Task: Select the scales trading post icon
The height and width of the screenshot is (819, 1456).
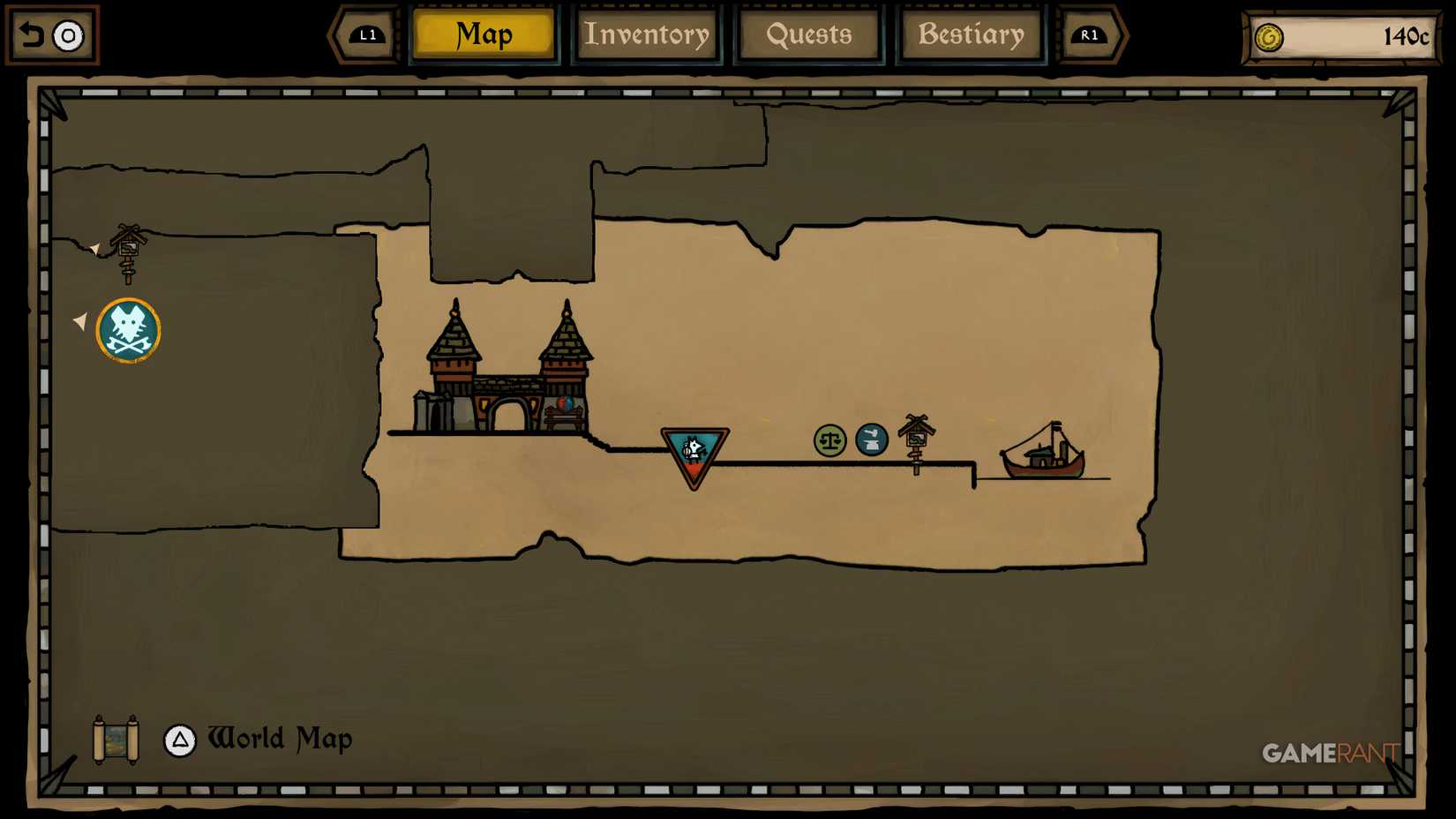Action: 829,440
